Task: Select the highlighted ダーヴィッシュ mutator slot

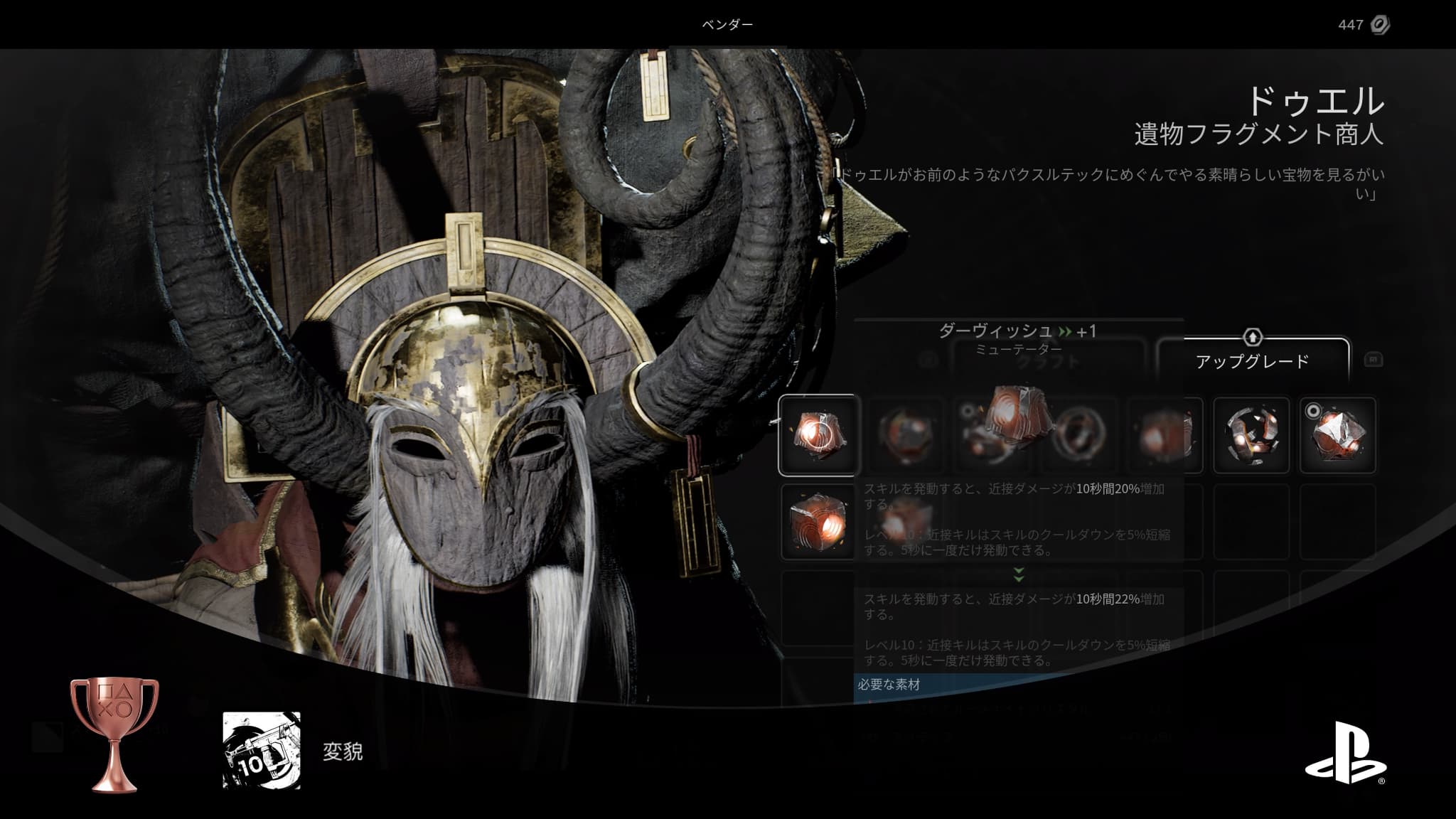Action: click(x=819, y=435)
